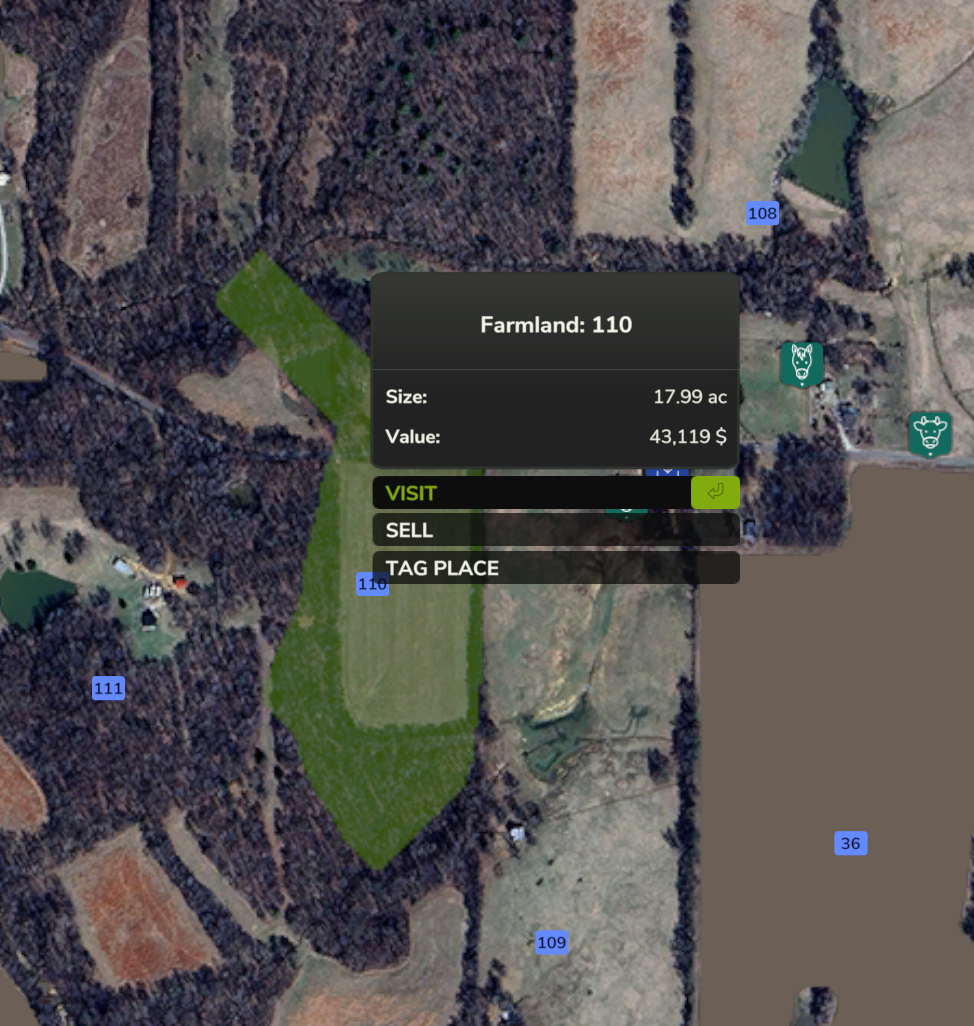
Task: Select the field 109 map marker
Action: [x=551, y=942]
